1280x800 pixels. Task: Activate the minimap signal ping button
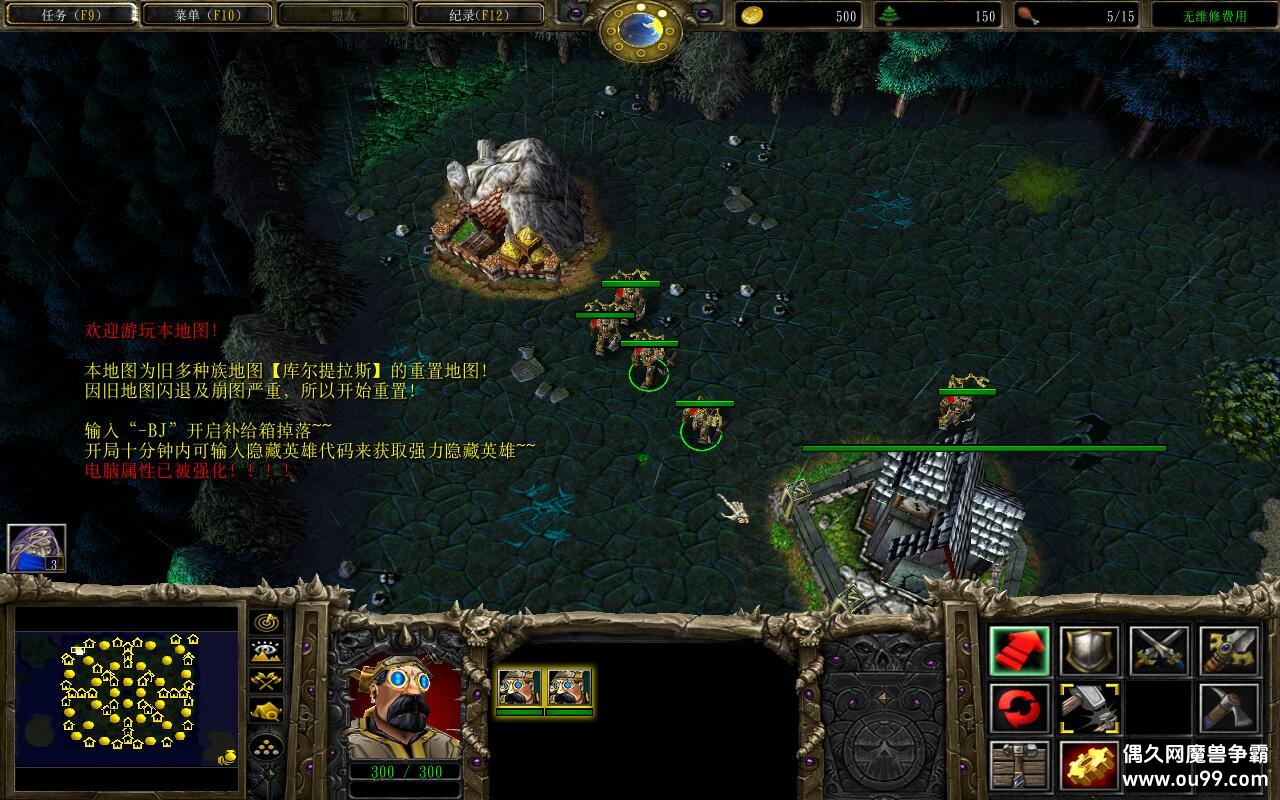[266, 623]
